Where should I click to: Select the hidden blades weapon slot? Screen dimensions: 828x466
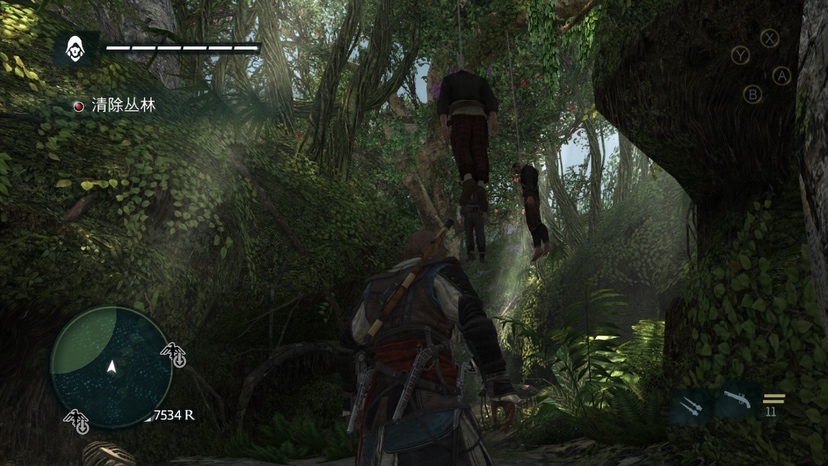click(x=691, y=405)
